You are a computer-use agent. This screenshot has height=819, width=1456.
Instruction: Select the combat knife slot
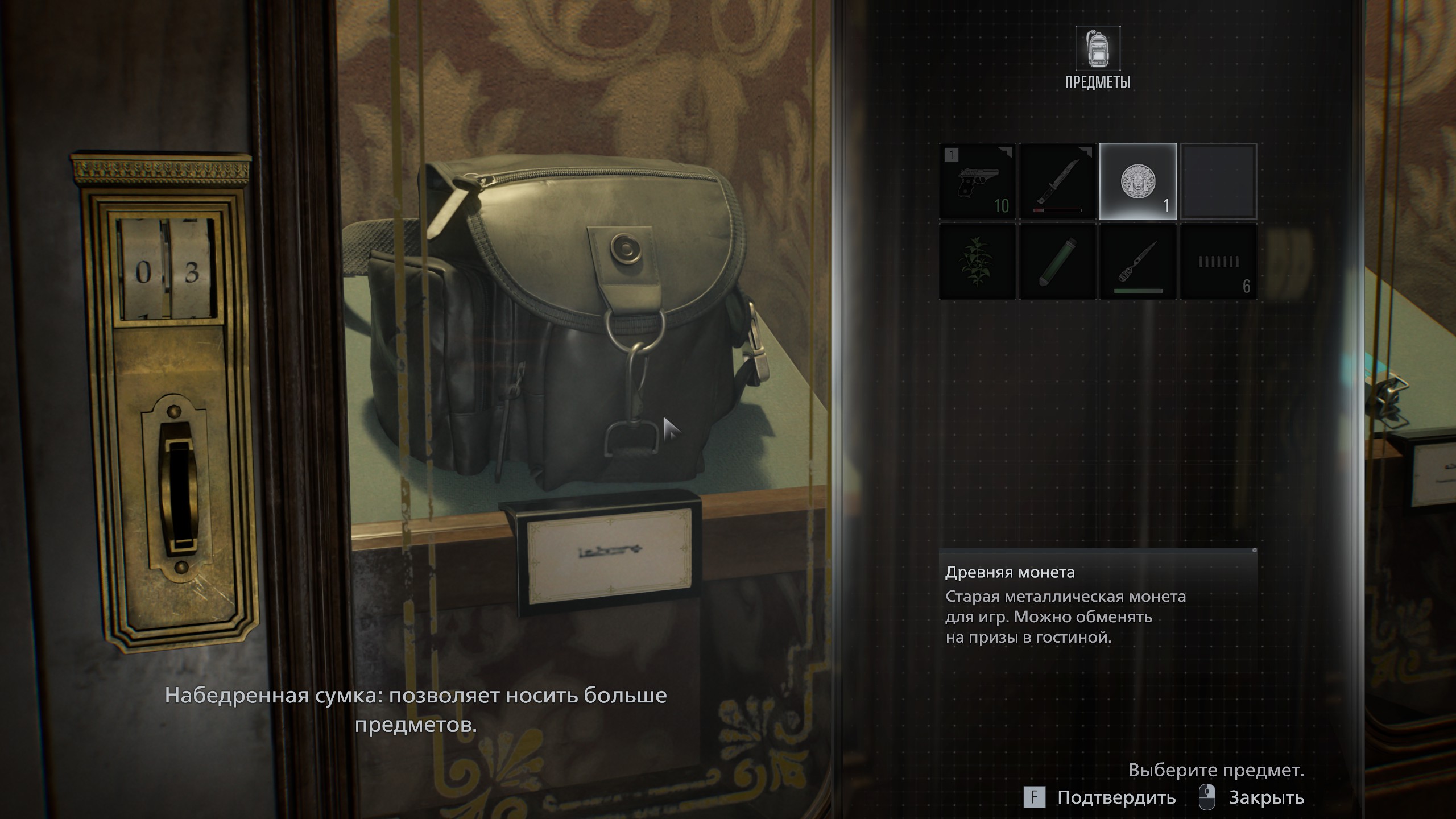pos(1057,181)
